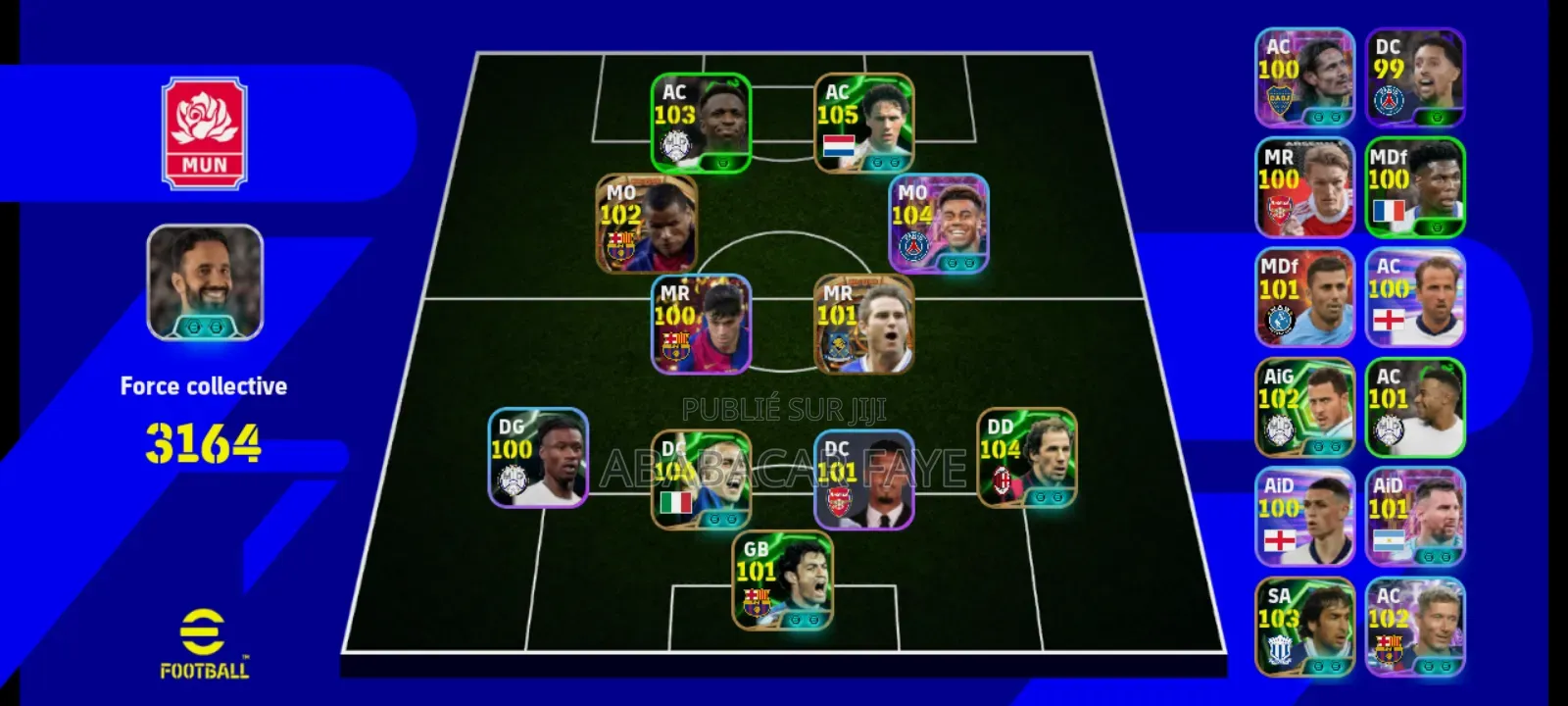Choose the DG 100 left-back card
This screenshot has height=706, width=1568.
coord(538,458)
